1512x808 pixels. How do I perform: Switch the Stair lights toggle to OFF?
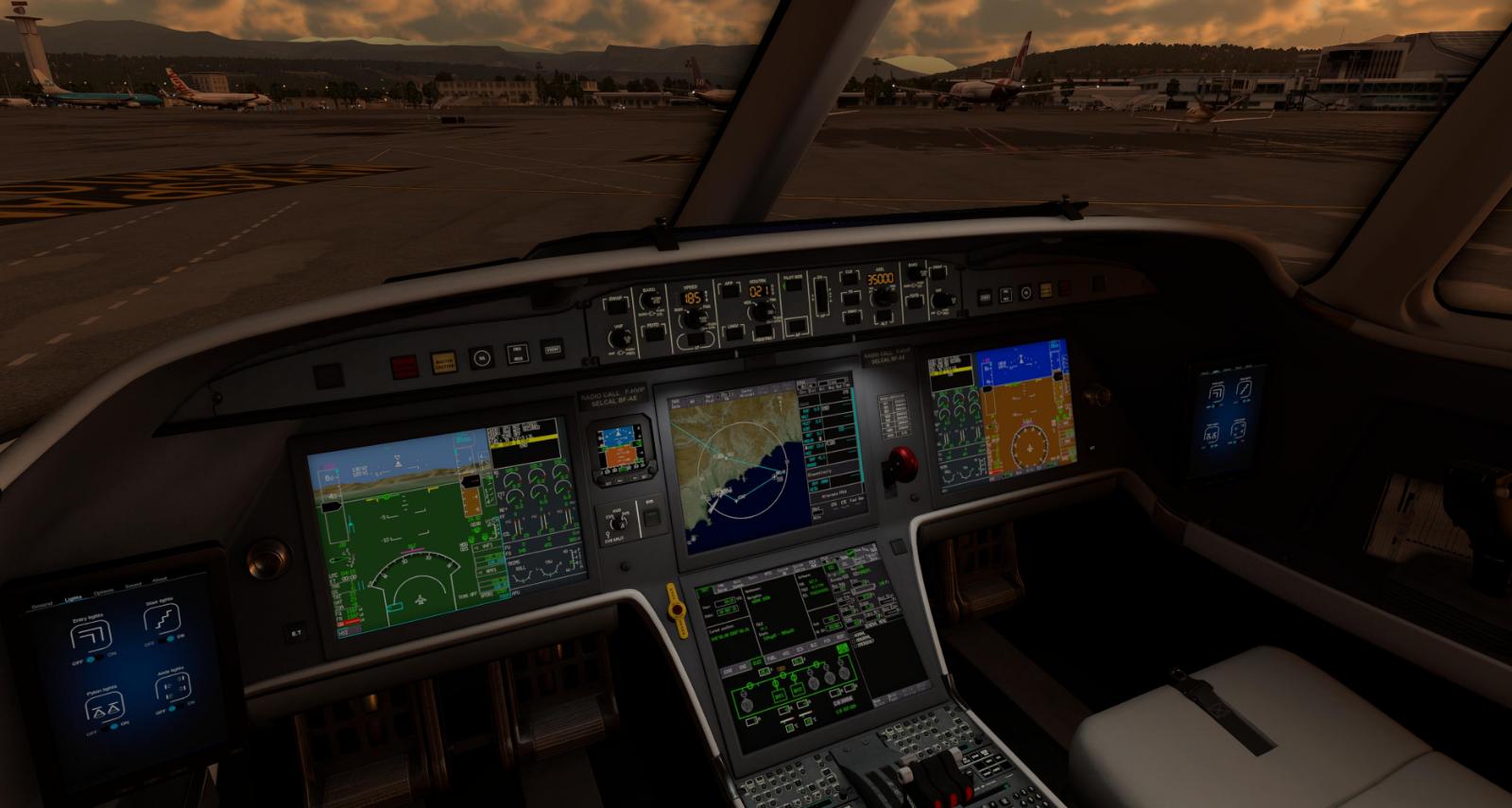pyautogui.click(x=163, y=639)
